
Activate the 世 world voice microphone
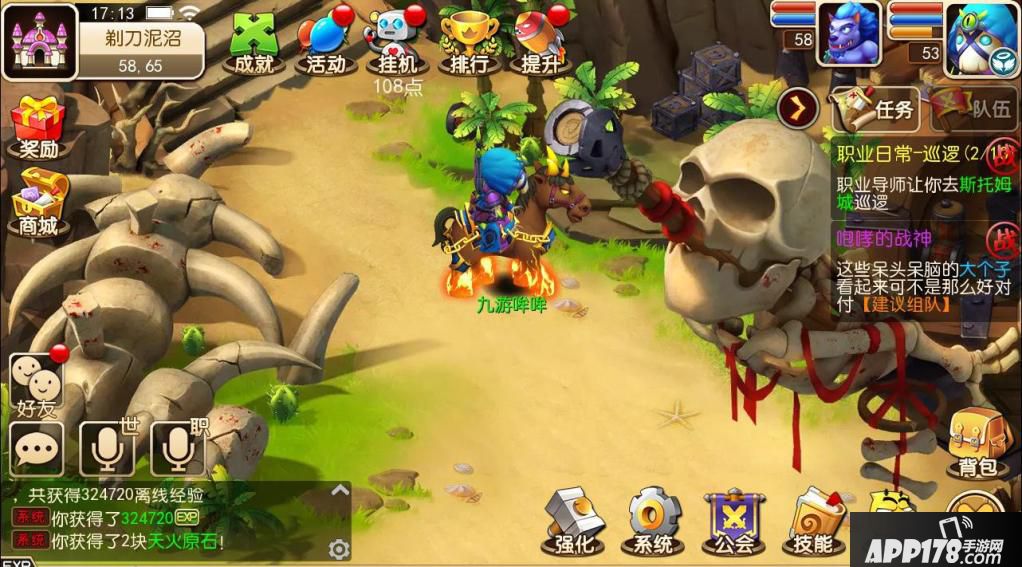tap(108, 449)
